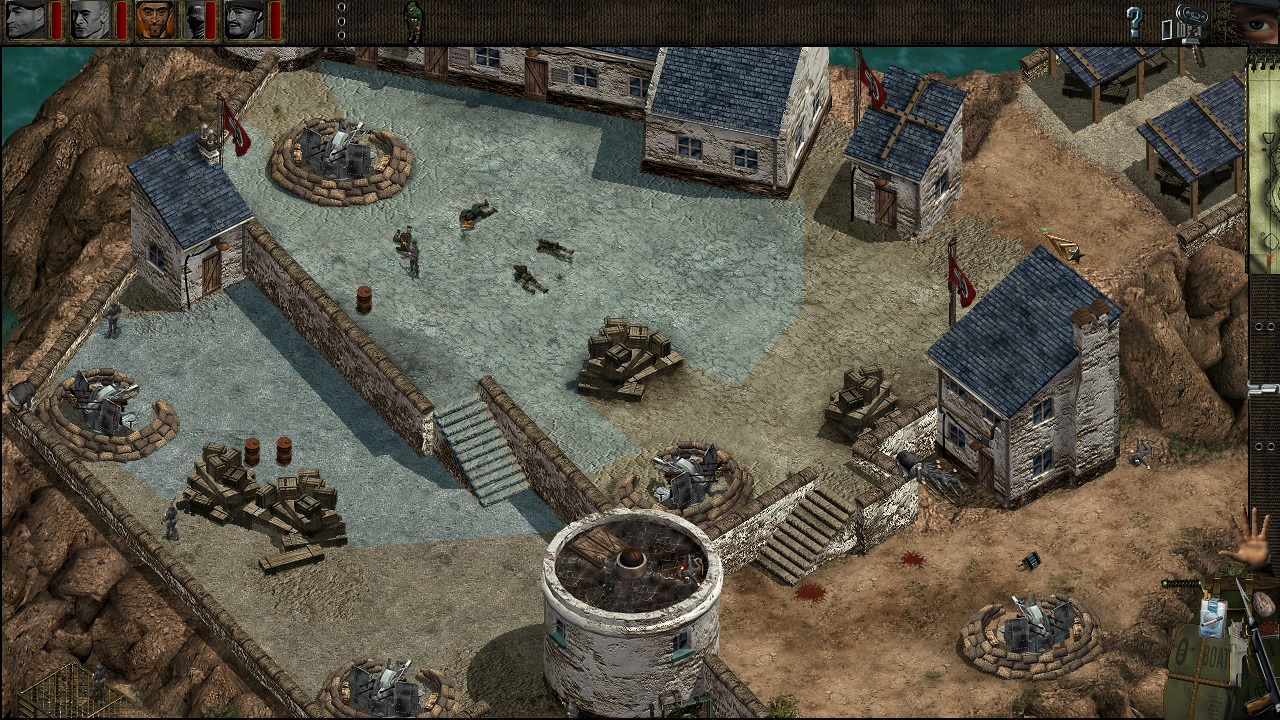1280x720 pixels.
Task: Click the inflatable BOAT package in inventory
Action: [1212, 653]
